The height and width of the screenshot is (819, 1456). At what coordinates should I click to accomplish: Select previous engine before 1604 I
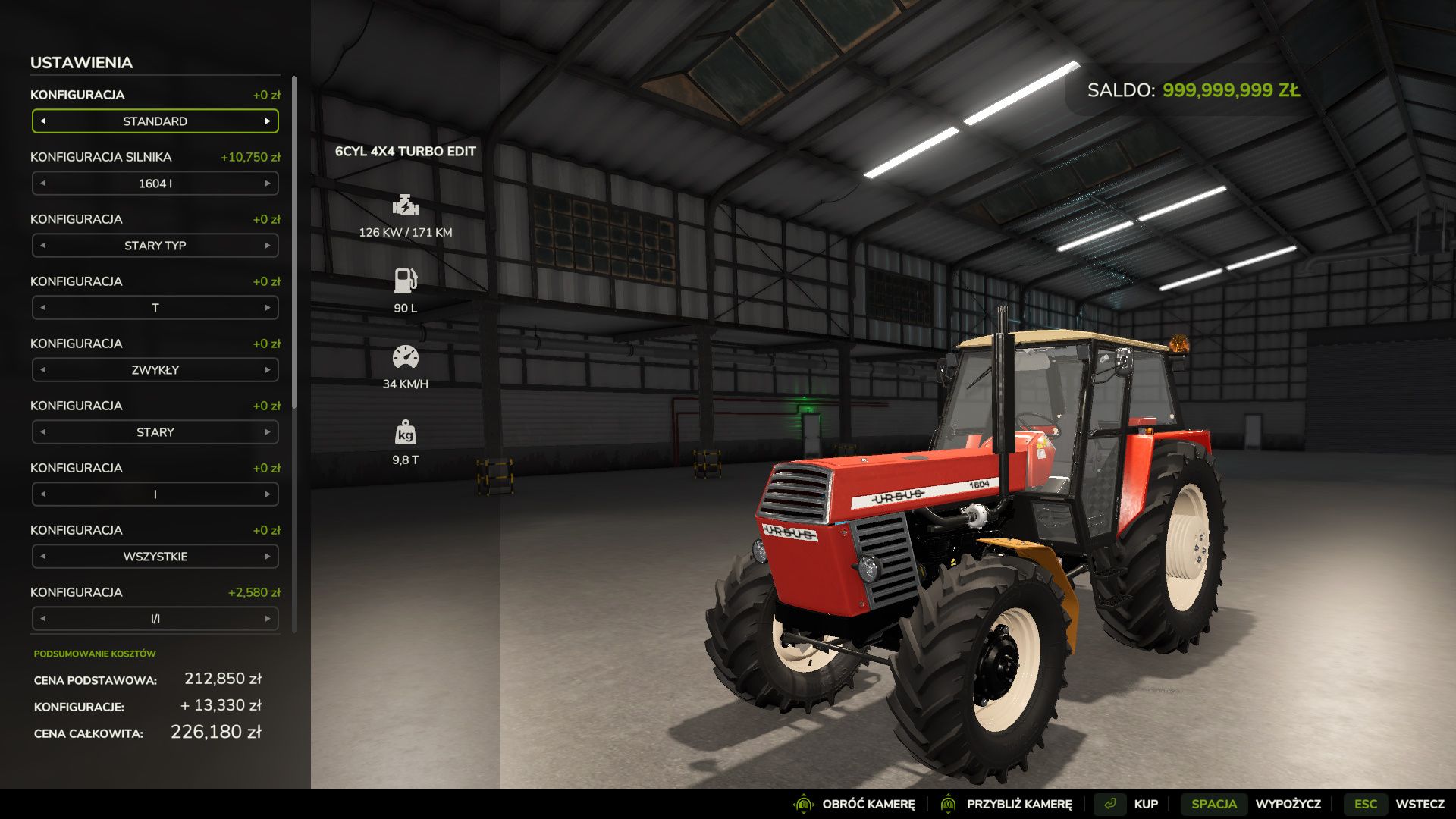[43, 184]
